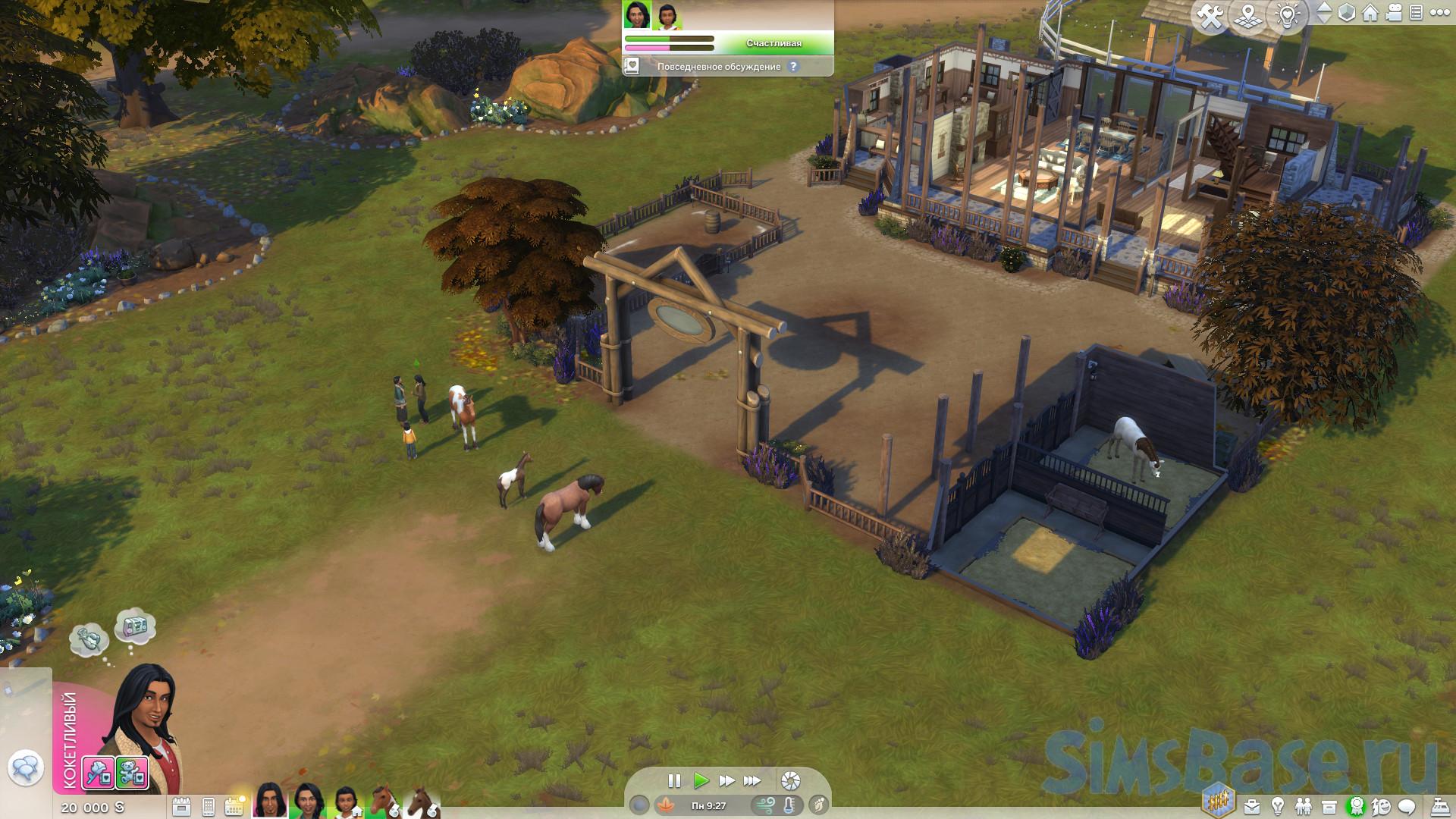This screenshot has width=1456, height=819.
Task: Open Build Mode with the hammer-wrench icon
Action: point(1211,16)
